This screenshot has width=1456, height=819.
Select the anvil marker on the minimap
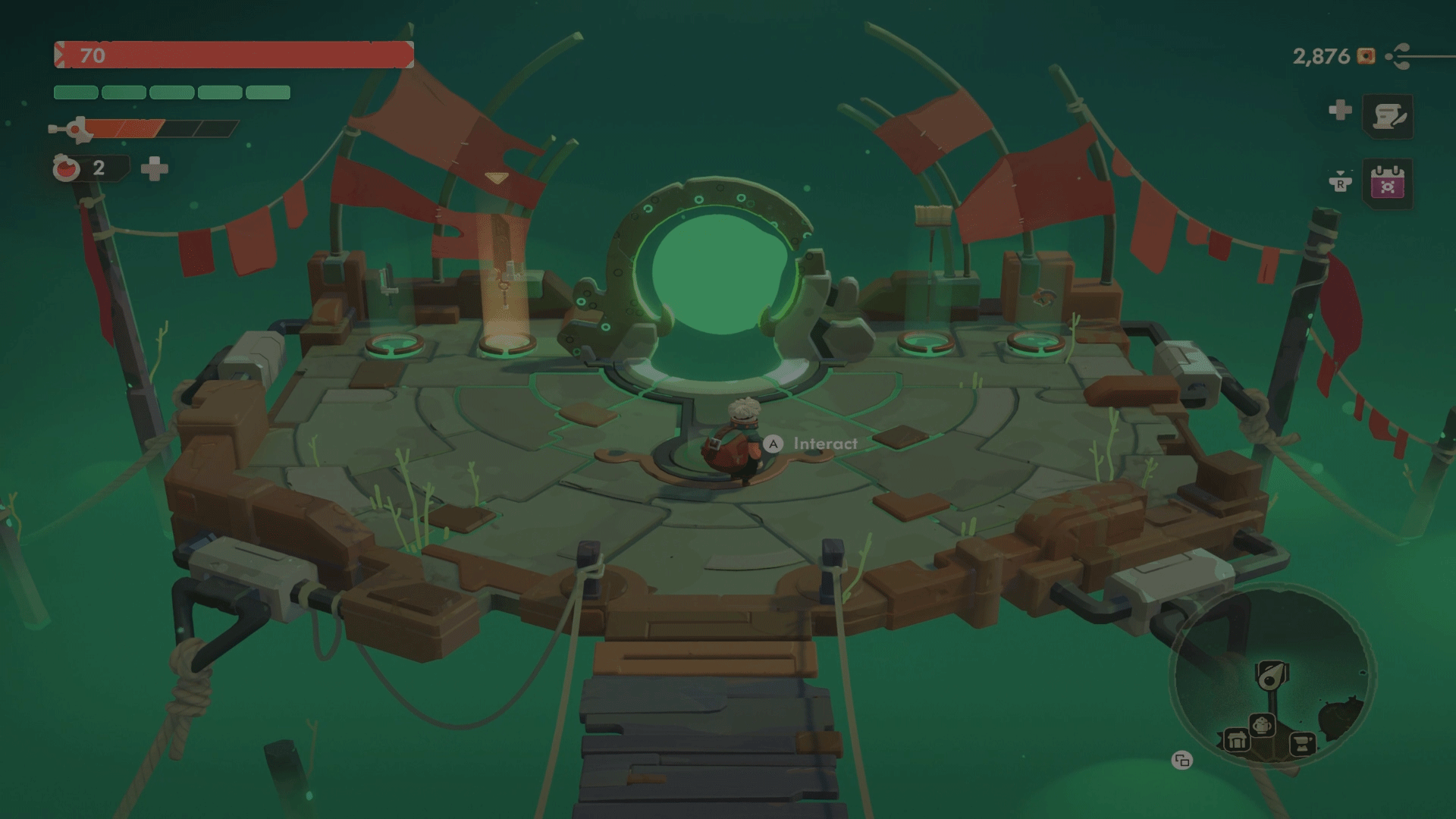[x=1303, y=743]
